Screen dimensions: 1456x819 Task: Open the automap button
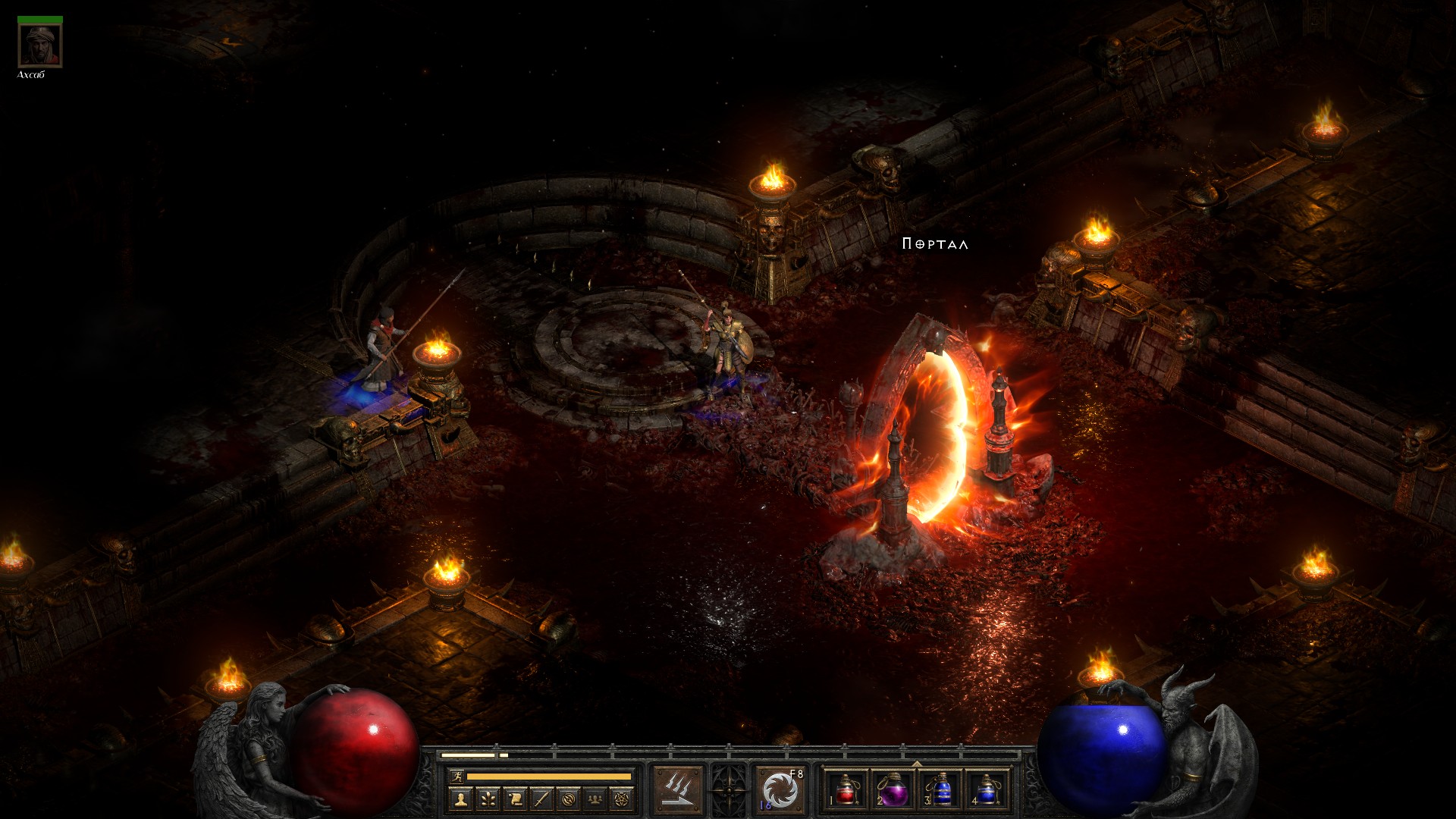tap(569, 799)
